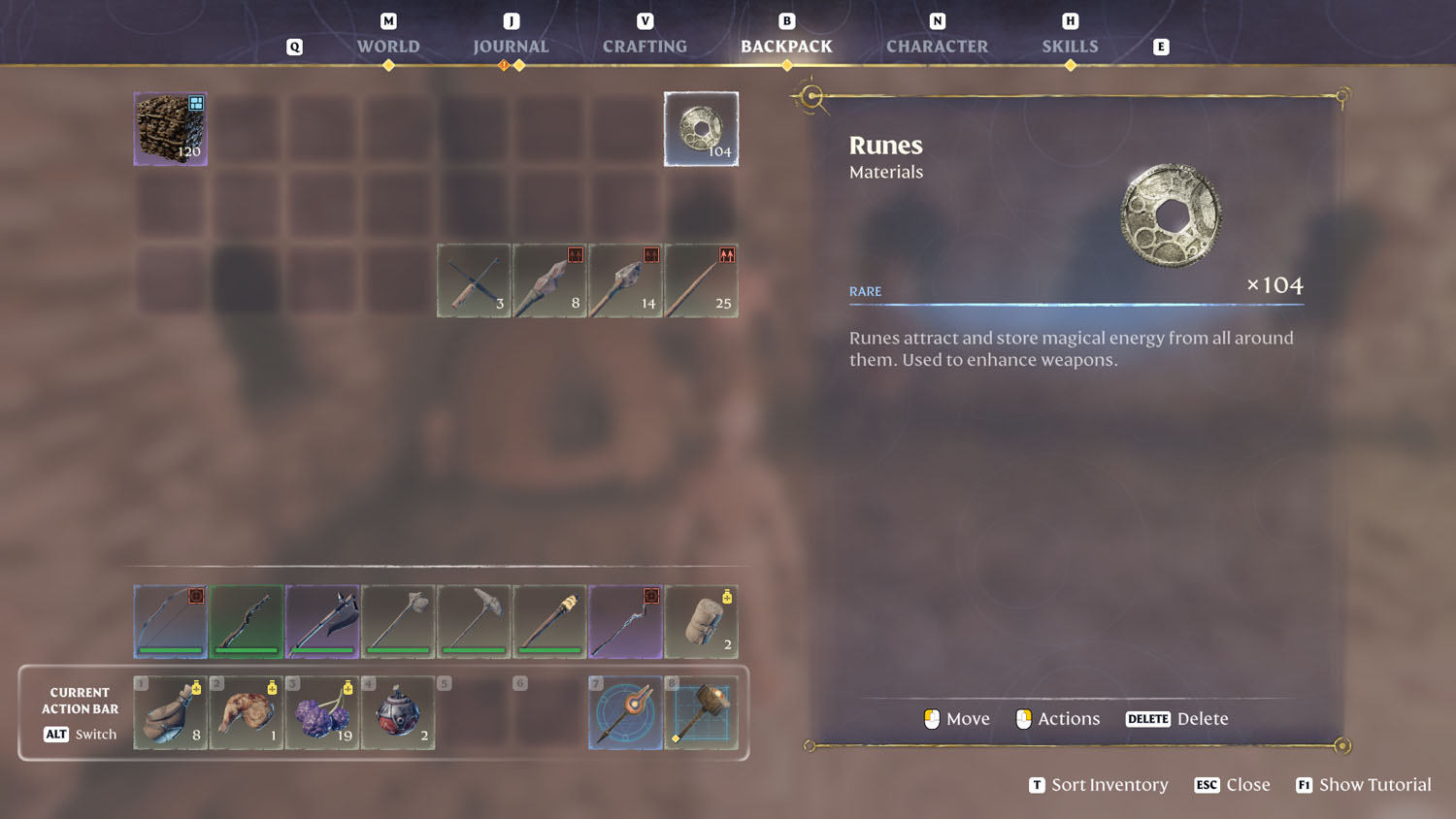The width and height of the screenshot is (1456, 819).
Task: Select the Runes stack of 104
Action: (701, 129)
